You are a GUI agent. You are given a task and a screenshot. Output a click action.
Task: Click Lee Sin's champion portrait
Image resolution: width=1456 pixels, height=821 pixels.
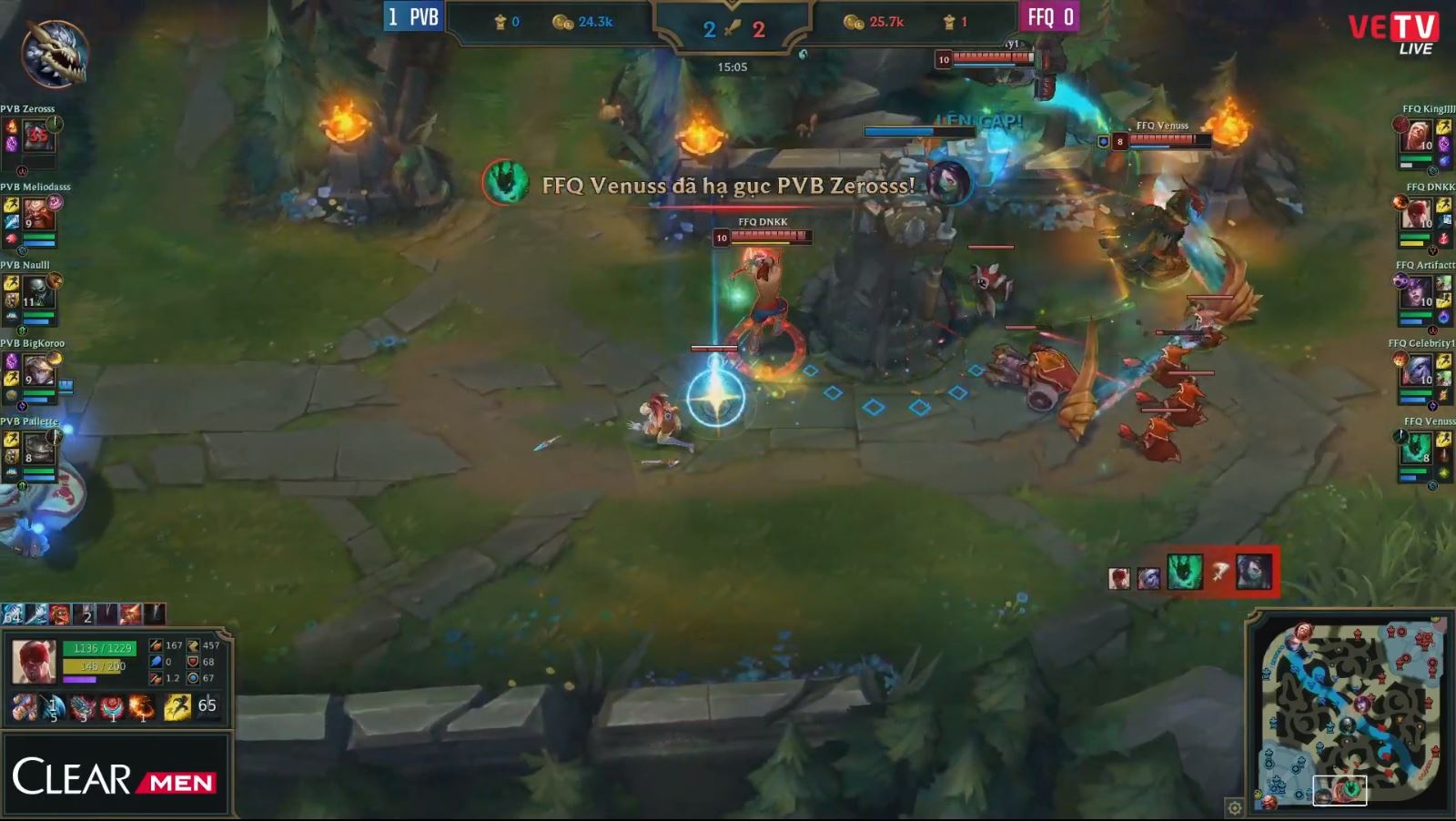35,661
